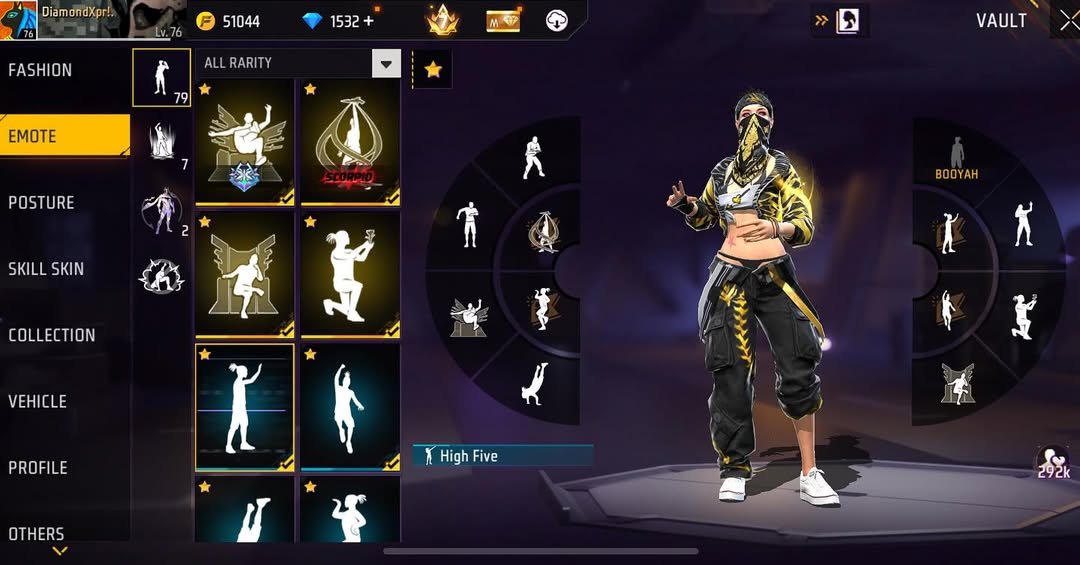1080x565 pixels.
Task: Pick the kneeling trophy emote tile
Action: (350, 274)
